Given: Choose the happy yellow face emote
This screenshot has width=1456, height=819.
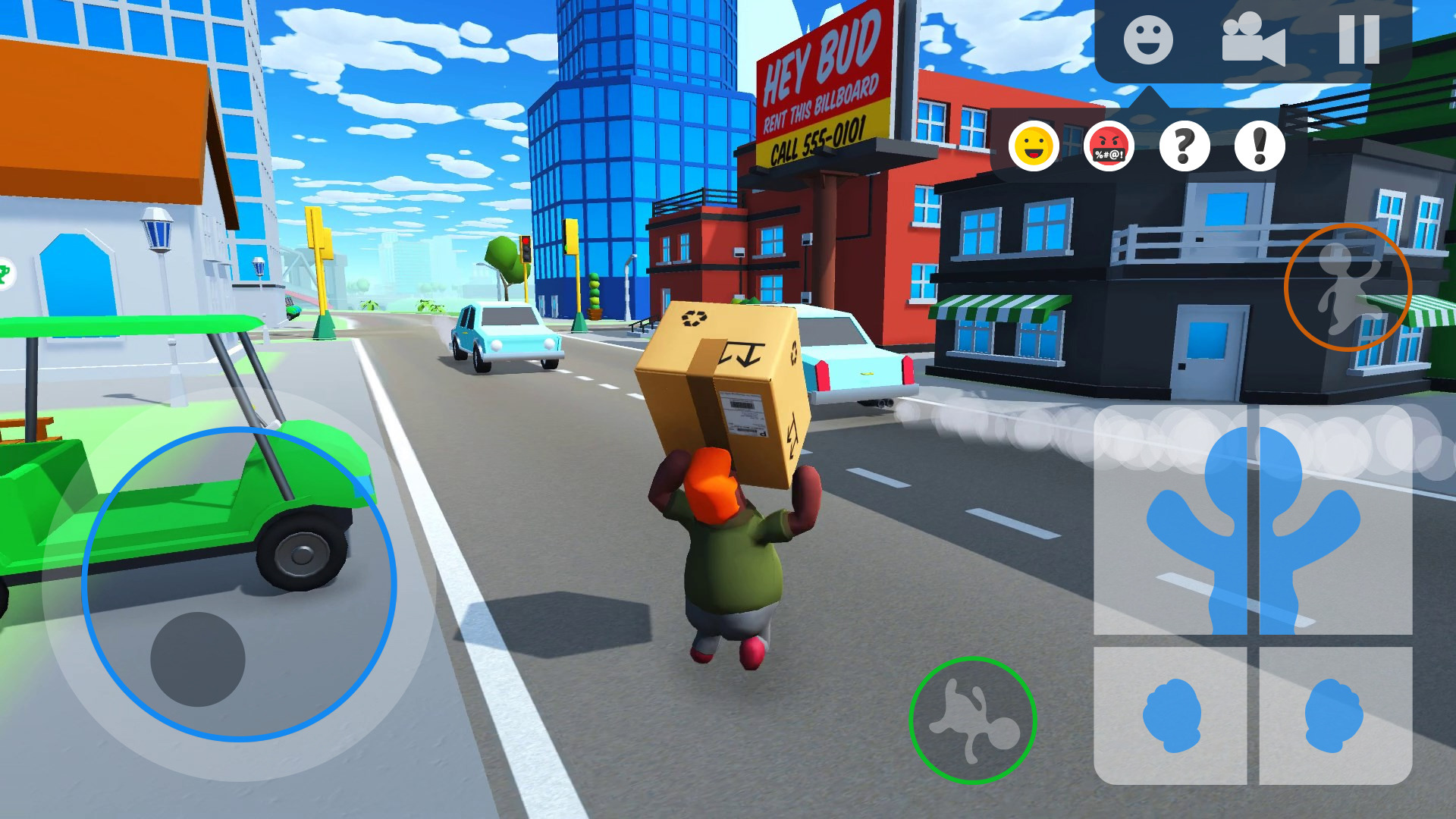Looking at the screenshot, I should [x=1034, y=146].
